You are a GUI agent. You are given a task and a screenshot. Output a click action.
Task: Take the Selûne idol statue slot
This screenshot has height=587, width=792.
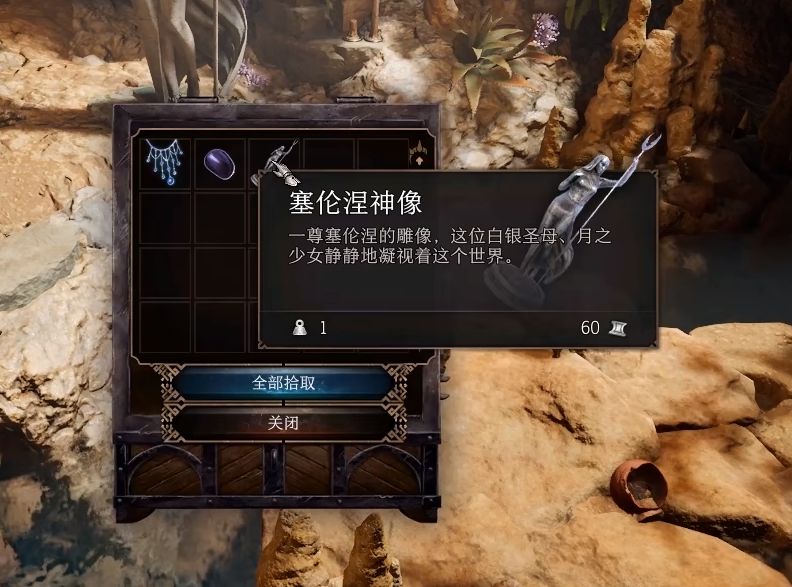click(x=274, y=160)
